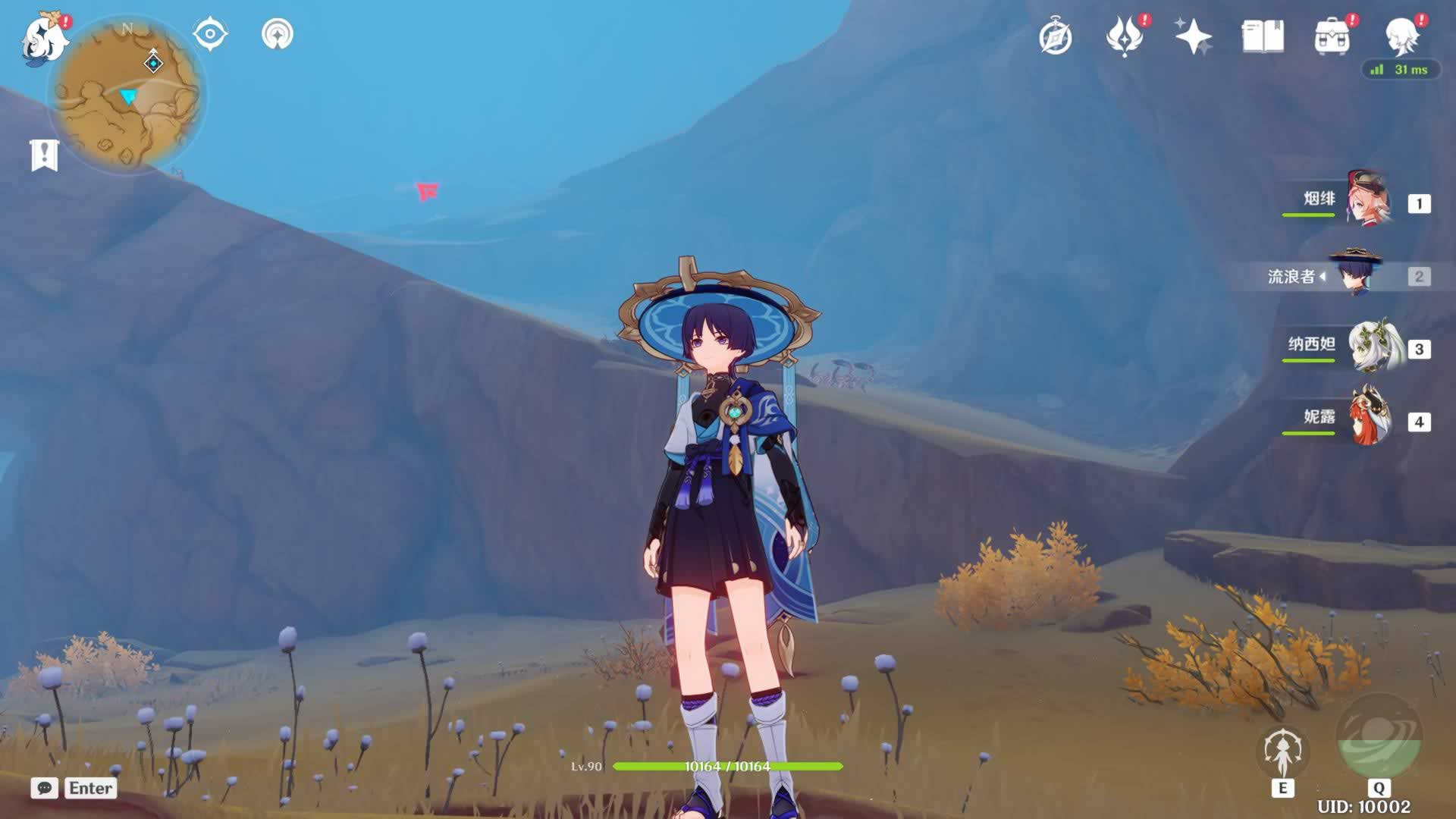
Task: Open the inventory backpack
Action: click(x=1332, y=36)
